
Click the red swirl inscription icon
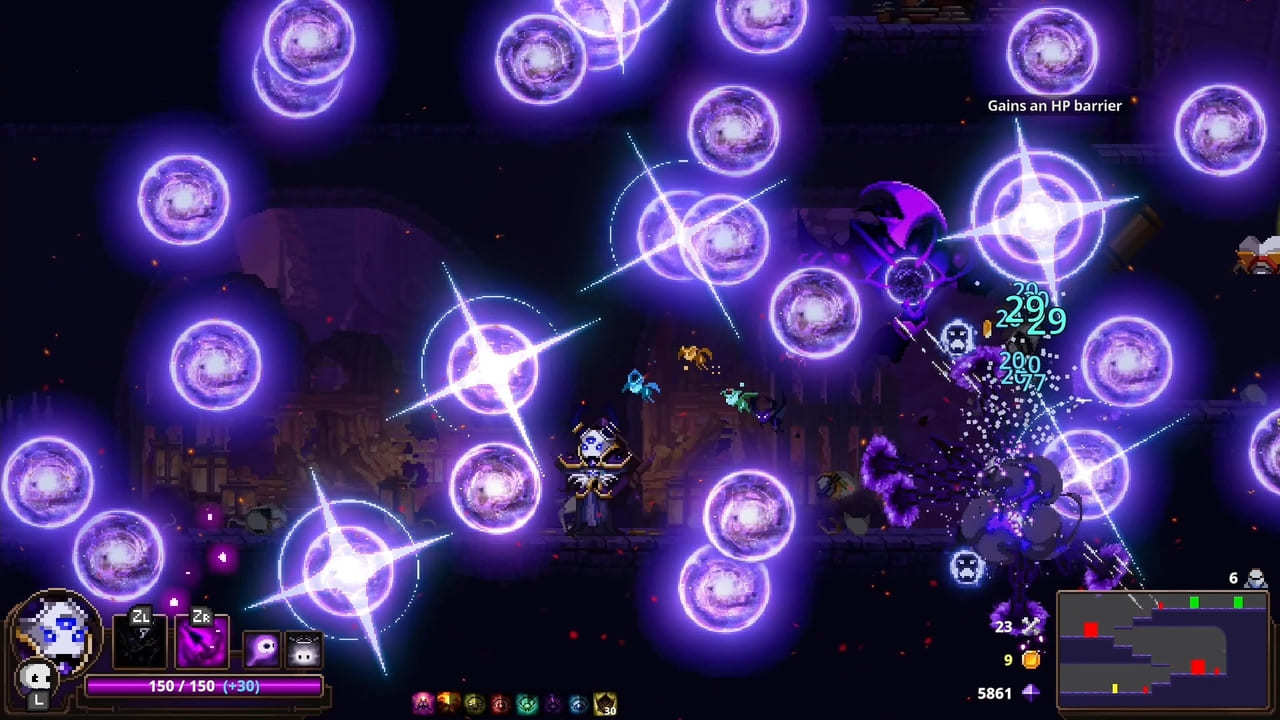tap(500, 704)
